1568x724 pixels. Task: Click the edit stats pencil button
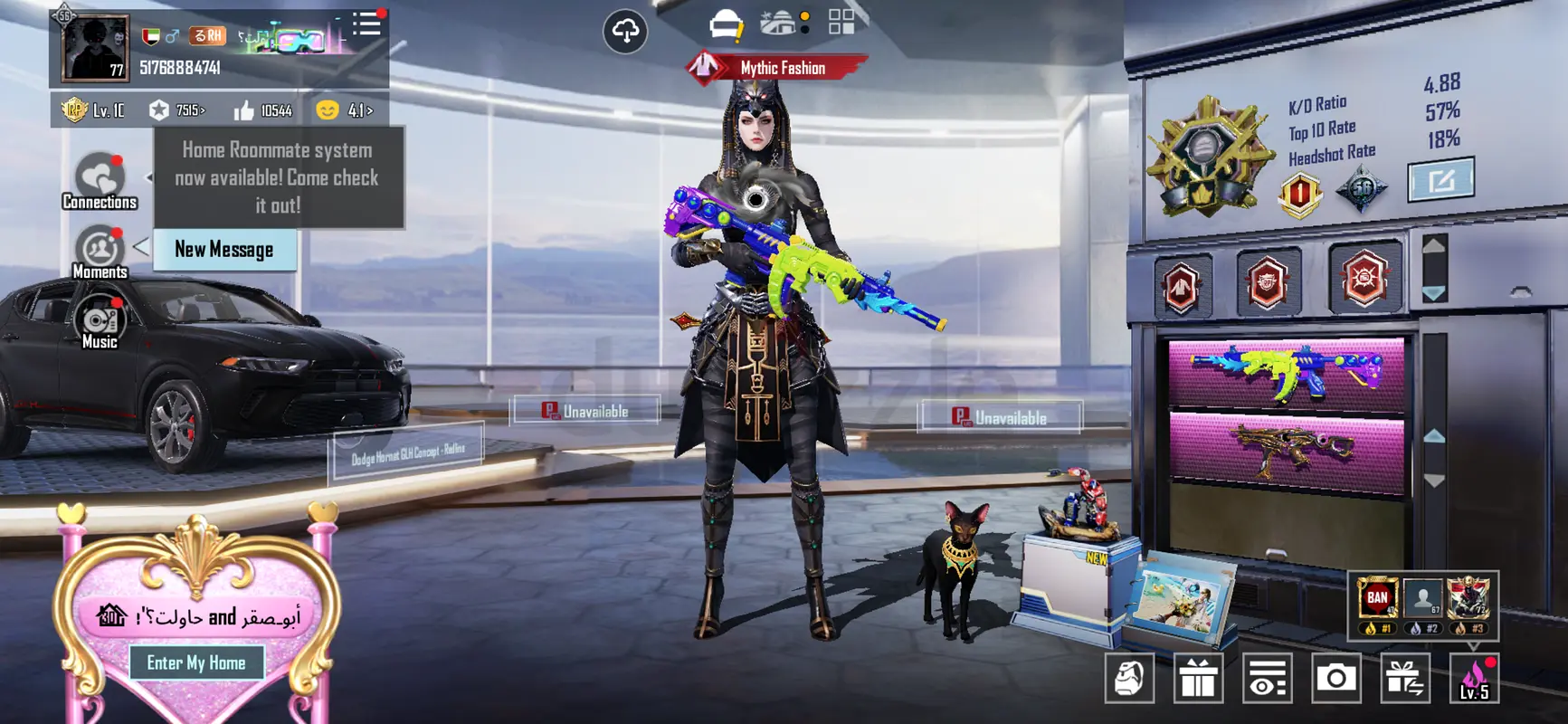click(1440, 180)
